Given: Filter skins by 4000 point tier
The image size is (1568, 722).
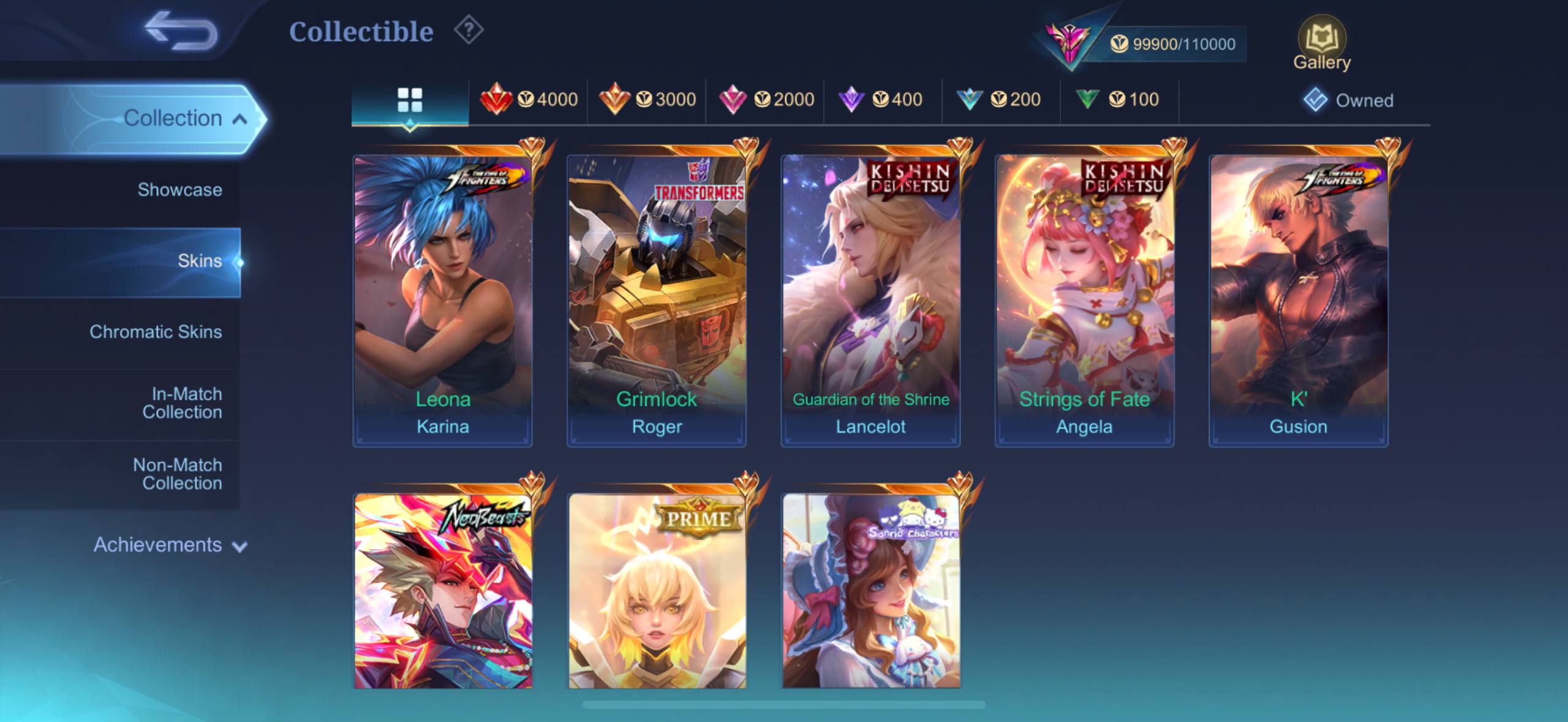Looking at the screenshot, I should click(x=529, y=99).
